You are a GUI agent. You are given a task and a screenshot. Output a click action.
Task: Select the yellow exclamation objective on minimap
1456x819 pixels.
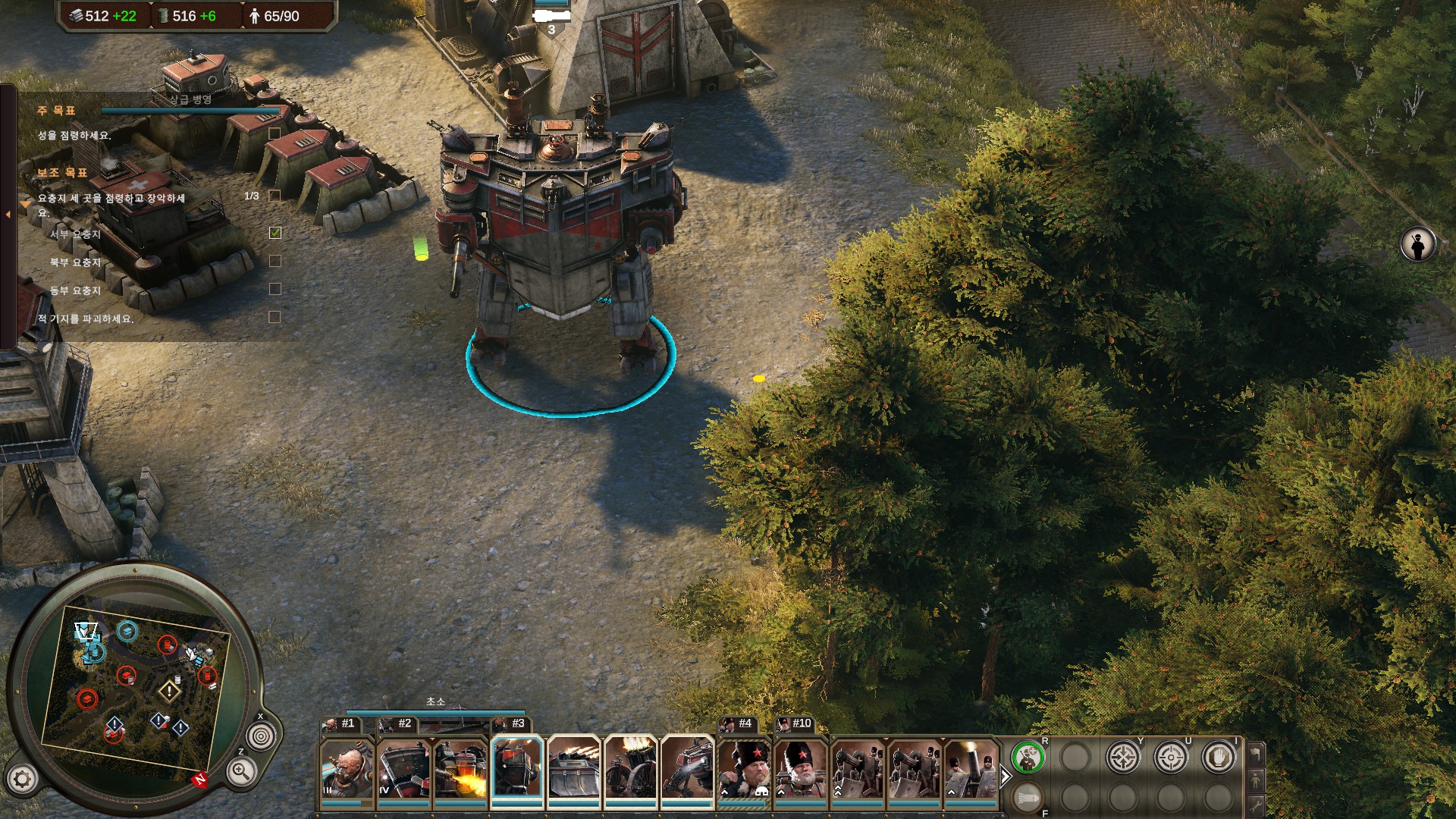[x=168, y=692]
